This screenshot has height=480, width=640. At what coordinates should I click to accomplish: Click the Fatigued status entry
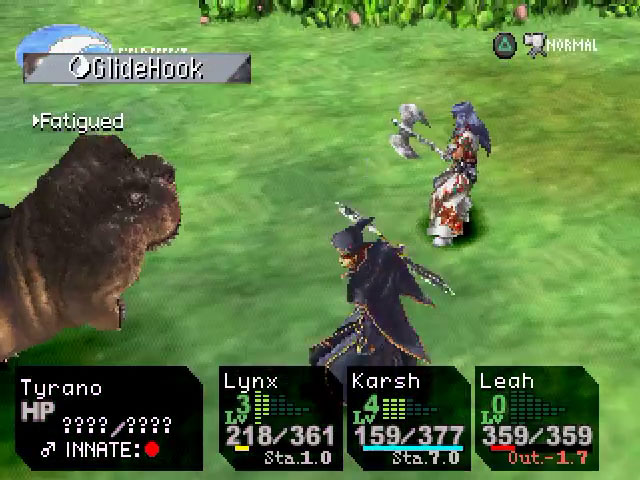coord(78,122)
